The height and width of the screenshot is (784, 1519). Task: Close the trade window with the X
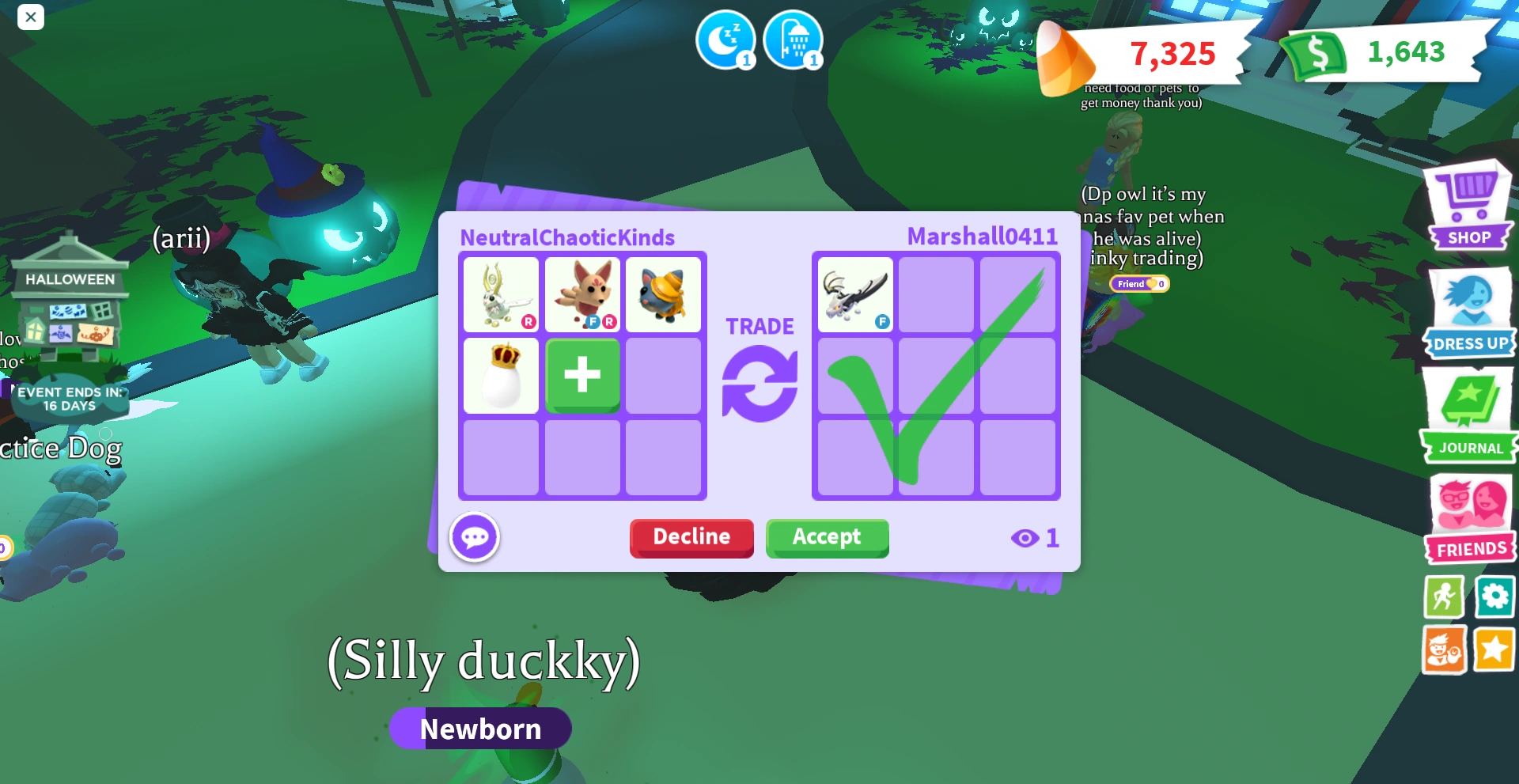[x=31, y=17]
